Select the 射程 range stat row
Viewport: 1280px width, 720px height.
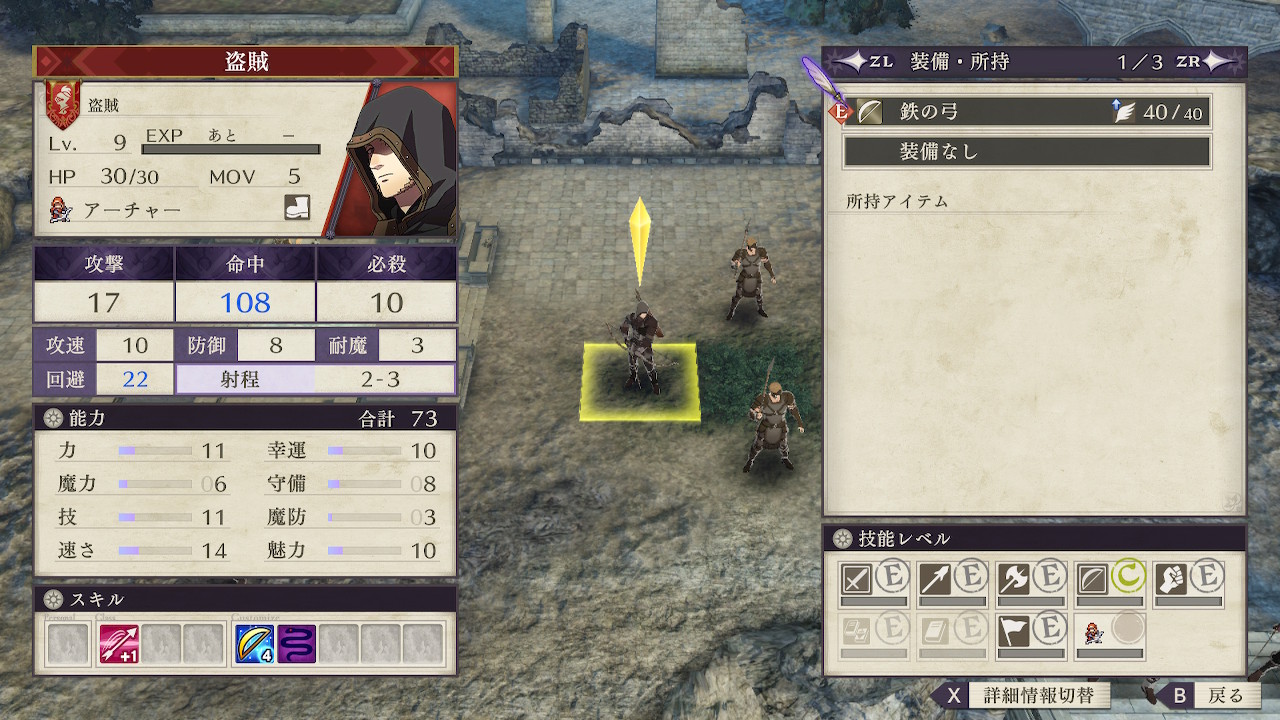316,379
